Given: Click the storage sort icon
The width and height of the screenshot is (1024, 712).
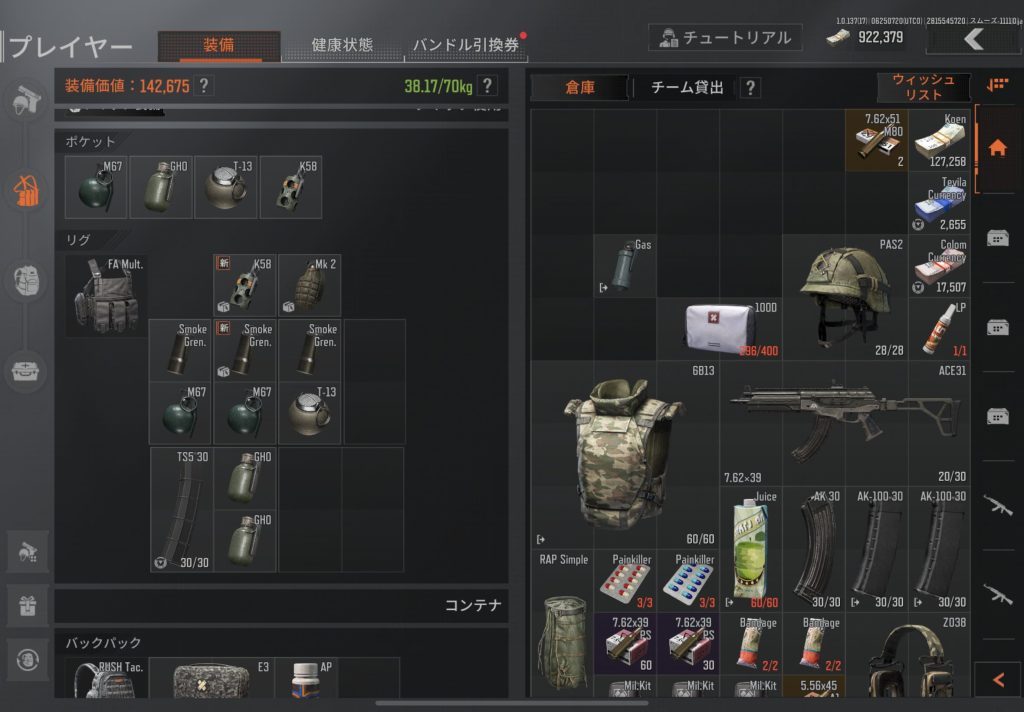Looking at the screenshot, I should [x=997, y=86].
